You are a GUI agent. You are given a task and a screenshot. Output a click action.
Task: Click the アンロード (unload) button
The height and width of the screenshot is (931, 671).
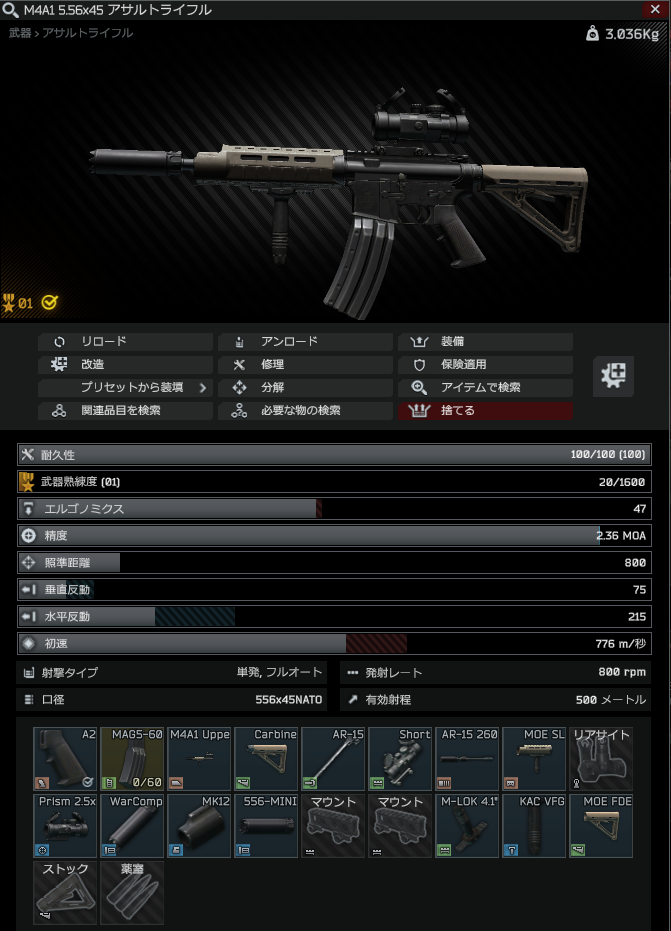coord(305,341)
